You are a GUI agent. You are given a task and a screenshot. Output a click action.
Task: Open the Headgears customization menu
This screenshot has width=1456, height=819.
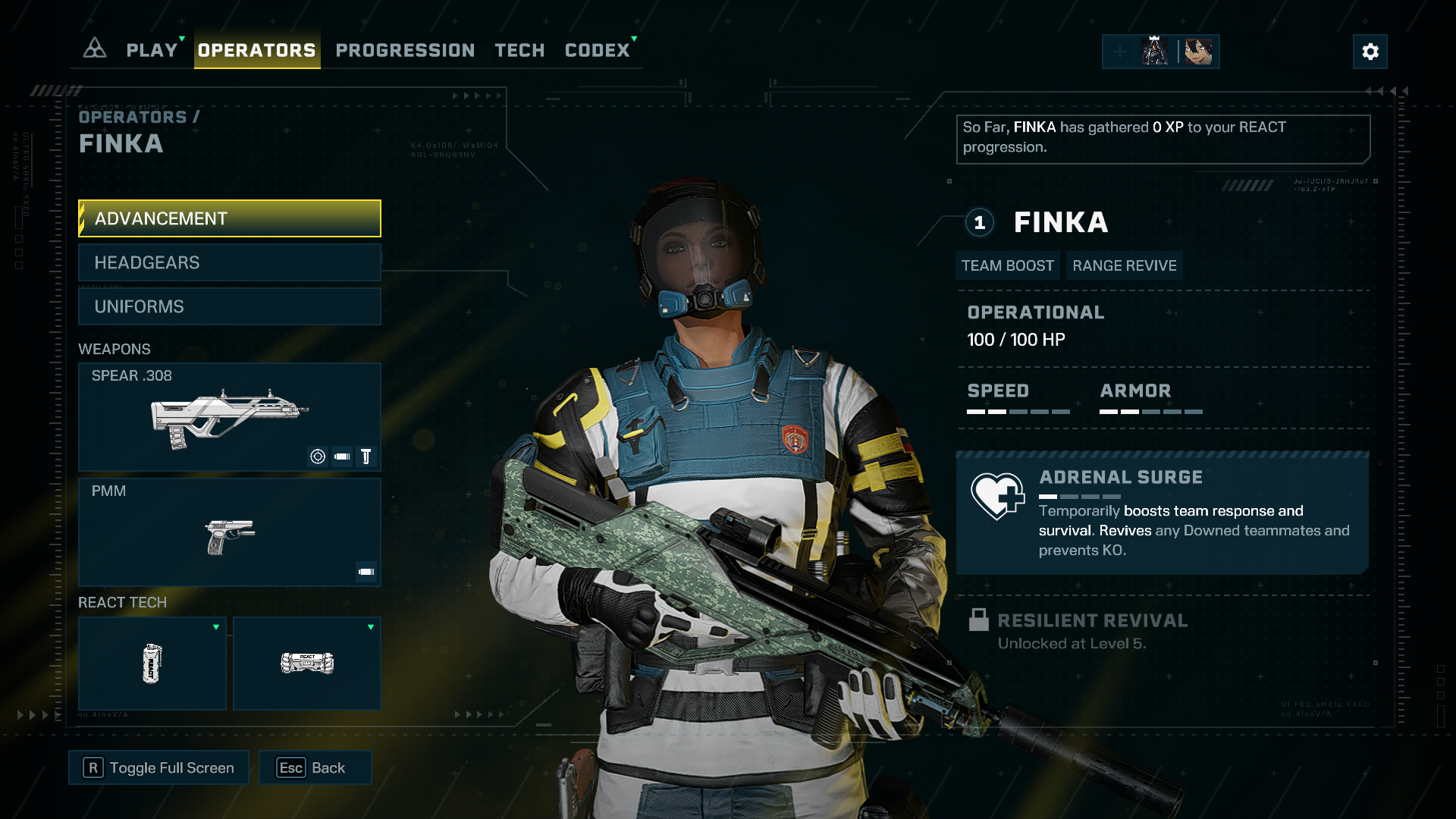coord(229,262)
